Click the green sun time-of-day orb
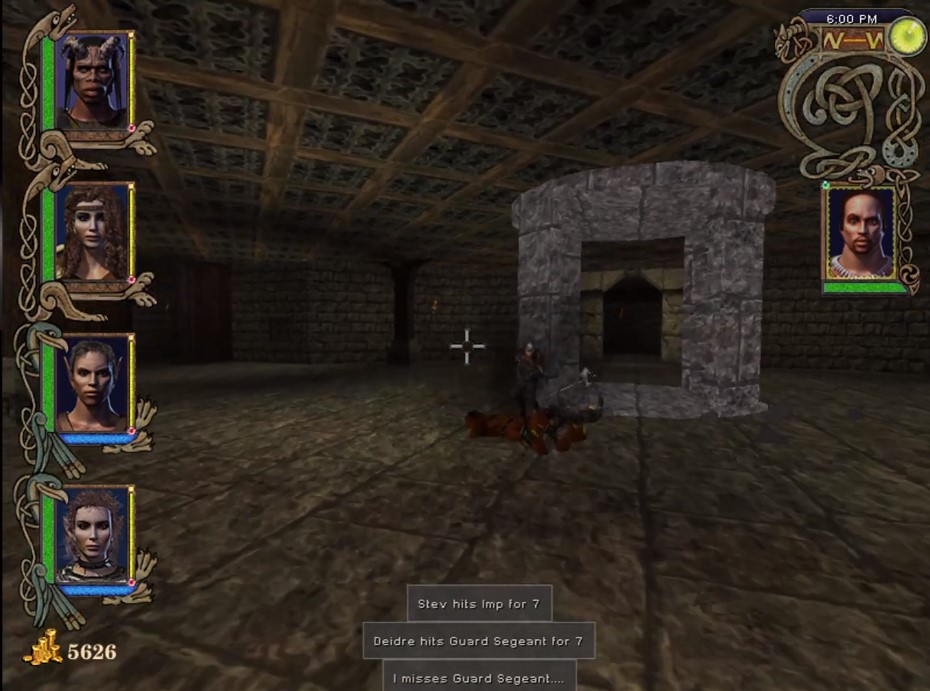930x691 pixels. point(908,38)
